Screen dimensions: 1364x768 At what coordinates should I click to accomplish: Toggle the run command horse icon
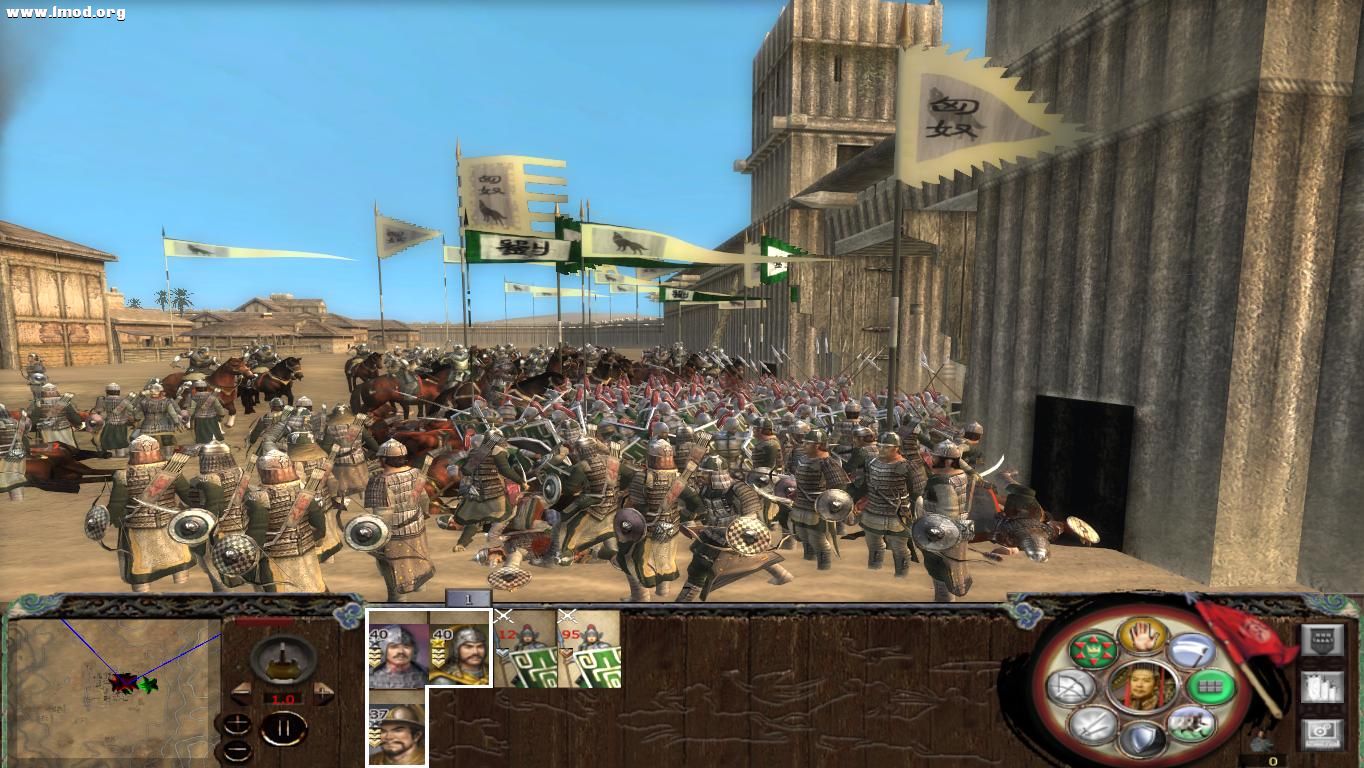coord(1190,723)
